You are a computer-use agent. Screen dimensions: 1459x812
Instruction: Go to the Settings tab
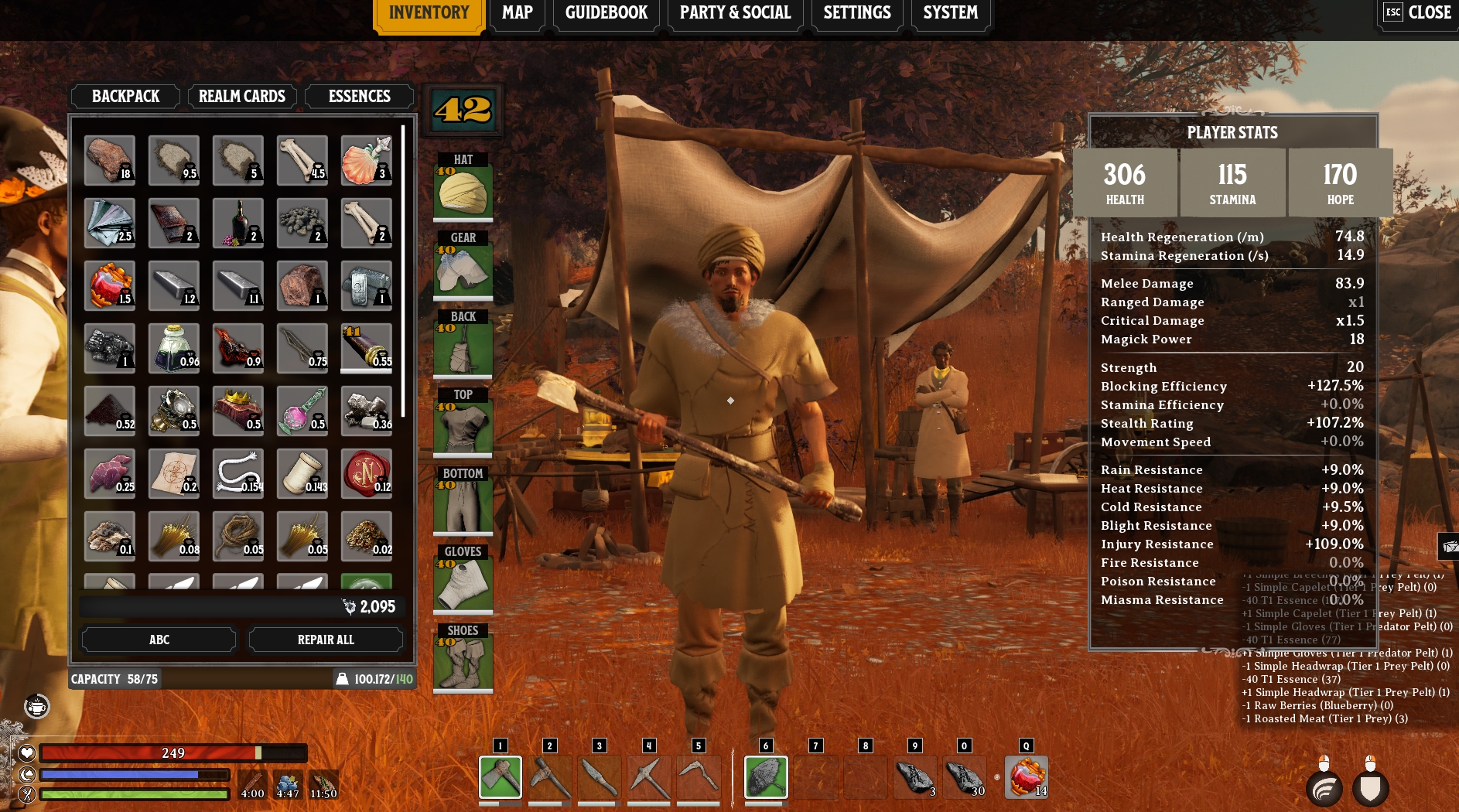pos(856,13)
